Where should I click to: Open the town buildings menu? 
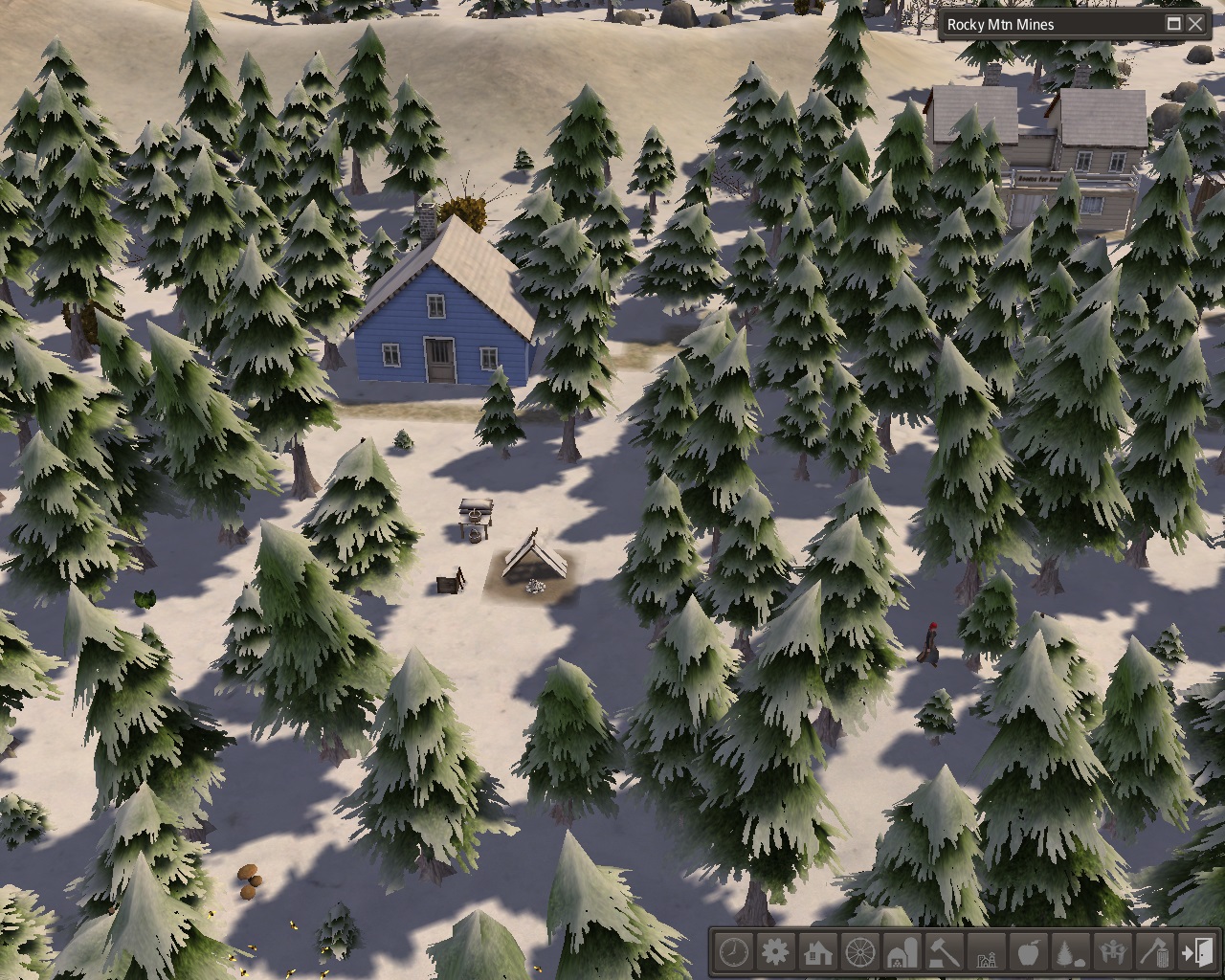[987, 952]
